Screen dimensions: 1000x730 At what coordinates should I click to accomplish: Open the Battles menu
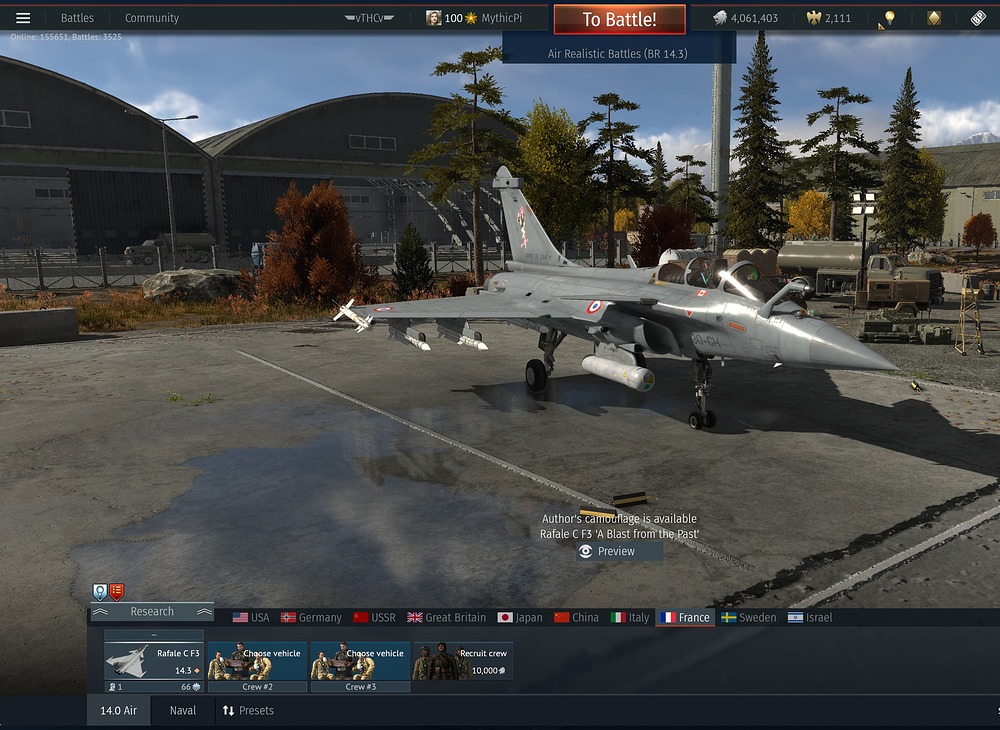77,18
